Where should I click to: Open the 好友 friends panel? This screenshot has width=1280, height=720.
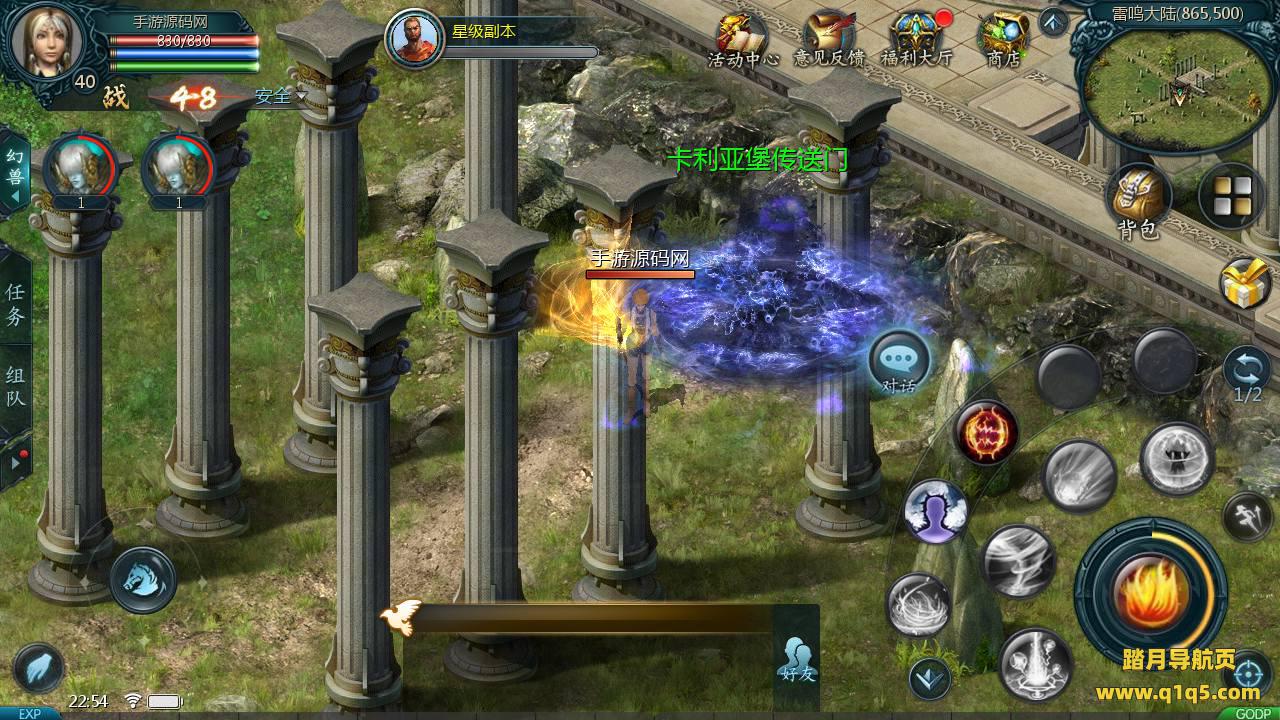click(x=797, y=658)
